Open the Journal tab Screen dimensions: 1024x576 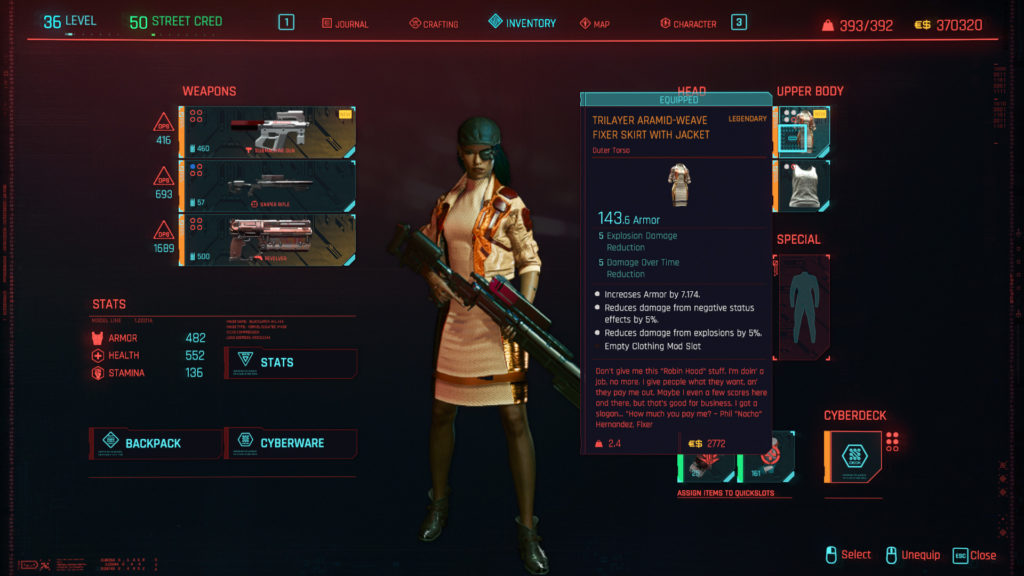click(x=345, y=23)
